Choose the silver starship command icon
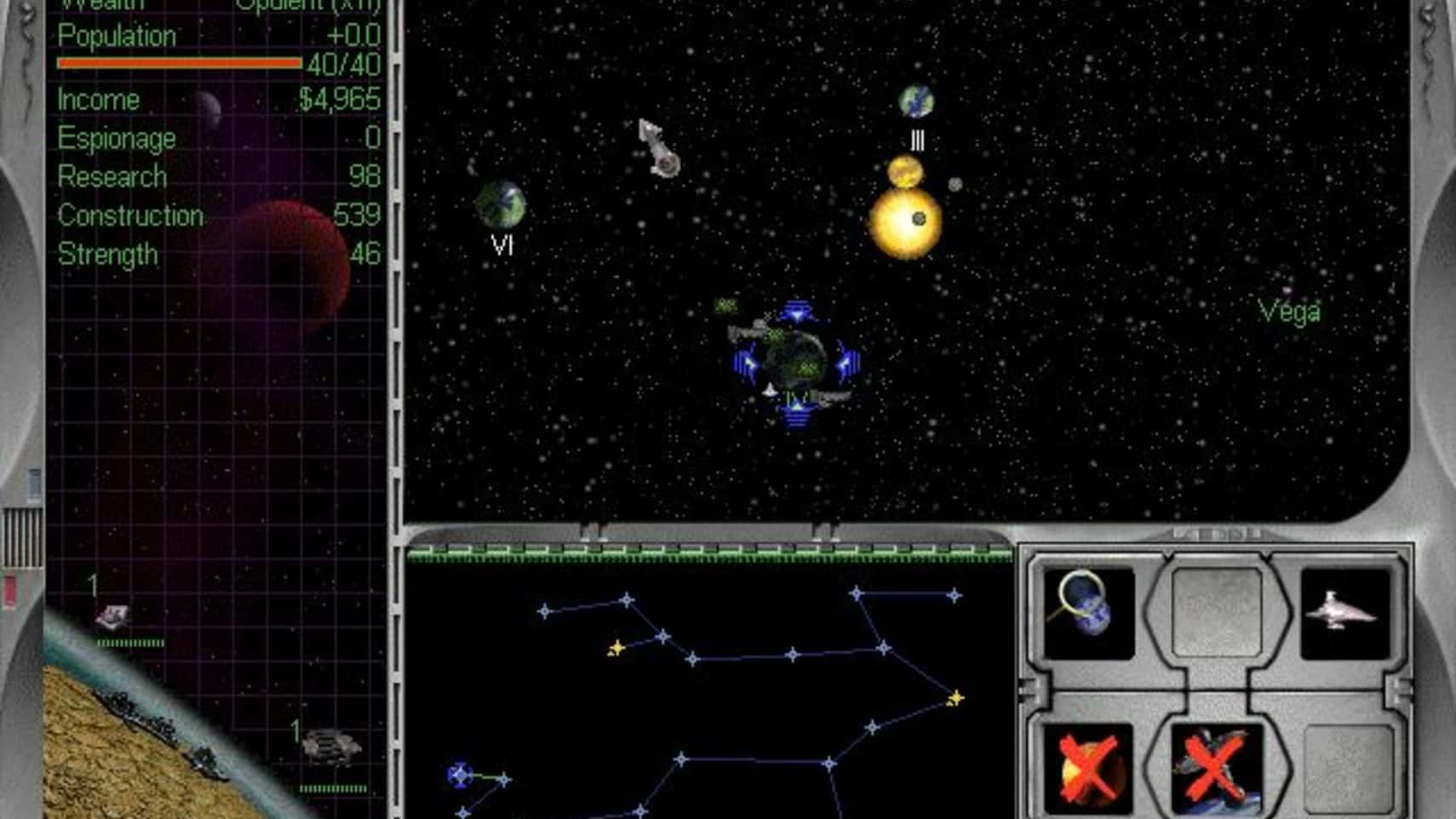Image resolution: width=1456 pixels, height=819 pixels. click(1344, 612)
